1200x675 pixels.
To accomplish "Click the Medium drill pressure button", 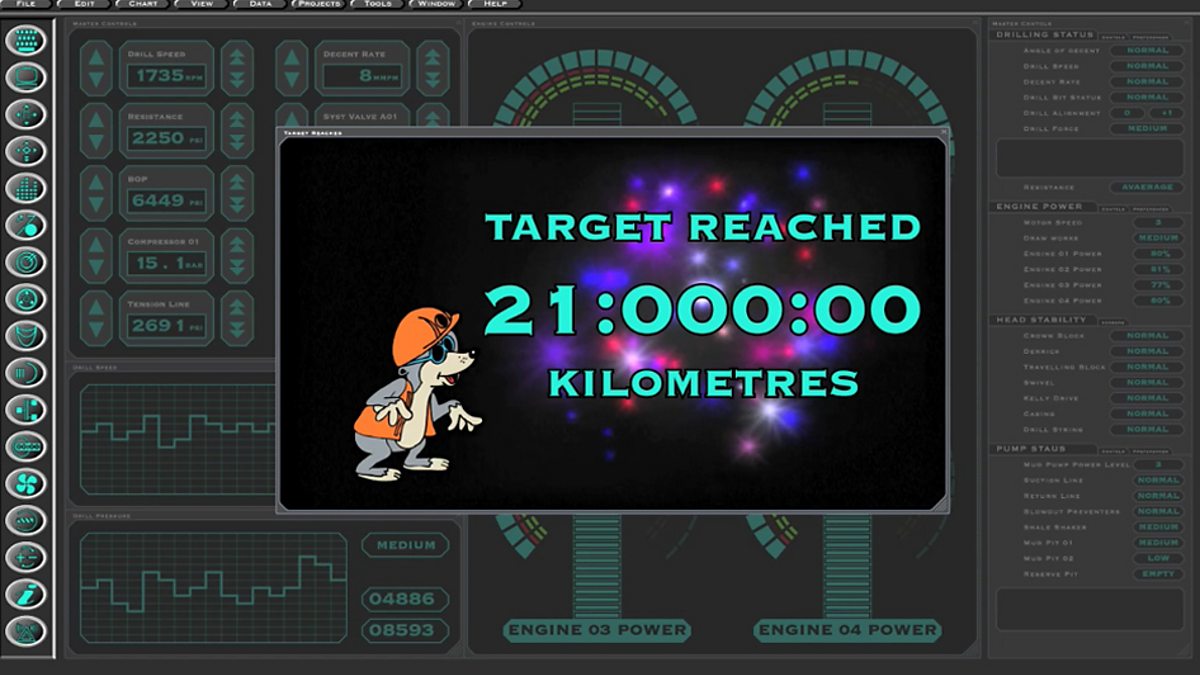I will (405, 545).
